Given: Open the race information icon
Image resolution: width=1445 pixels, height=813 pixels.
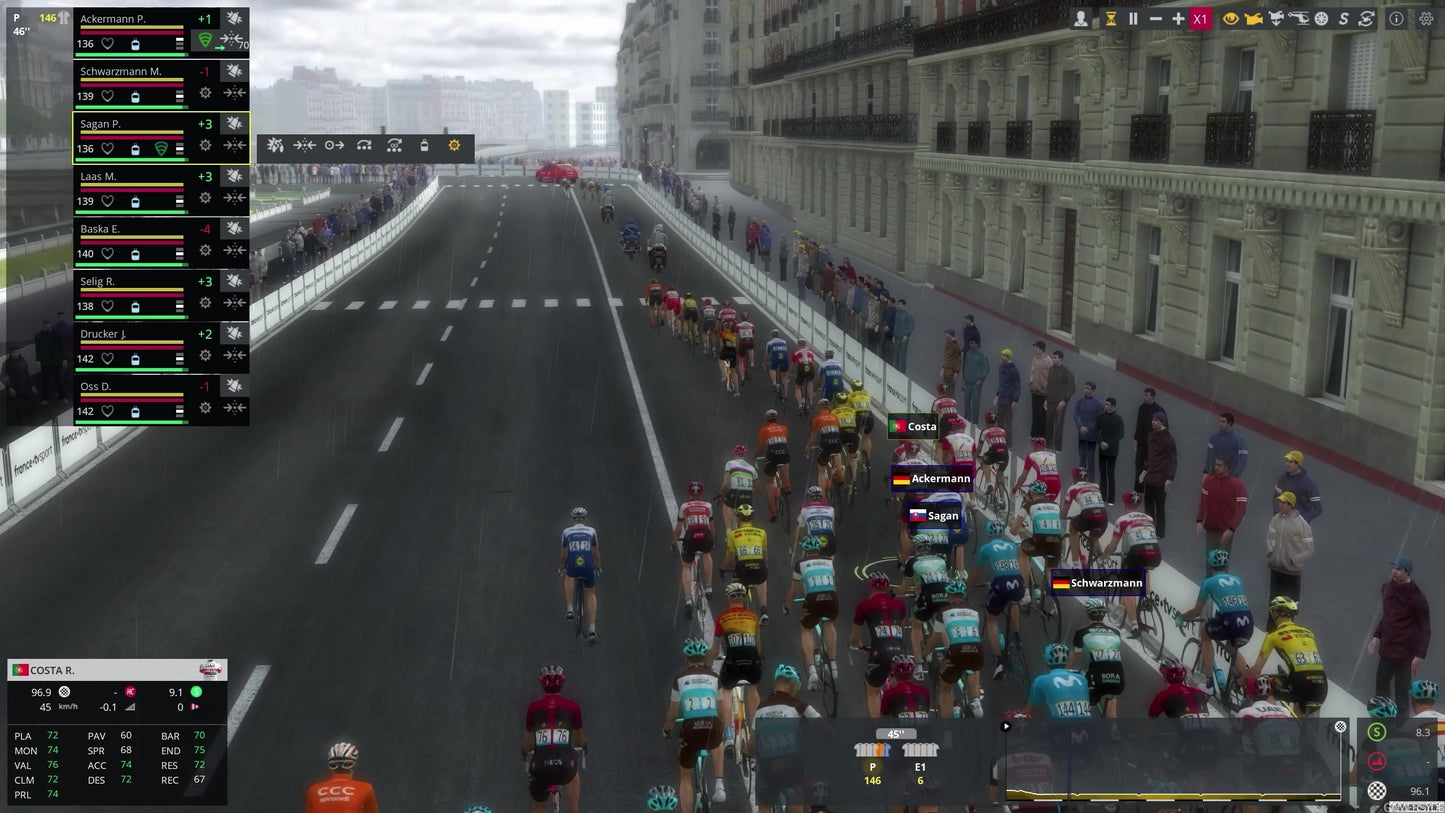Looking at the screenshot, I should (x=1396, y=18).
